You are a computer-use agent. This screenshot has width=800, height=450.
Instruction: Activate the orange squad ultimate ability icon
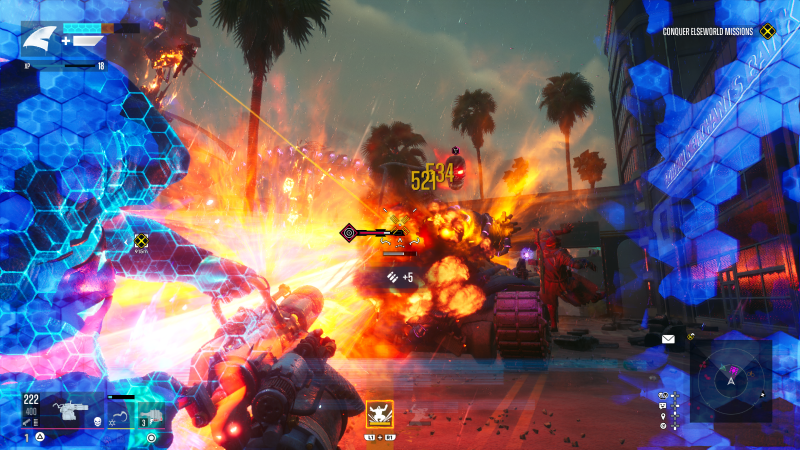(379, 412)
